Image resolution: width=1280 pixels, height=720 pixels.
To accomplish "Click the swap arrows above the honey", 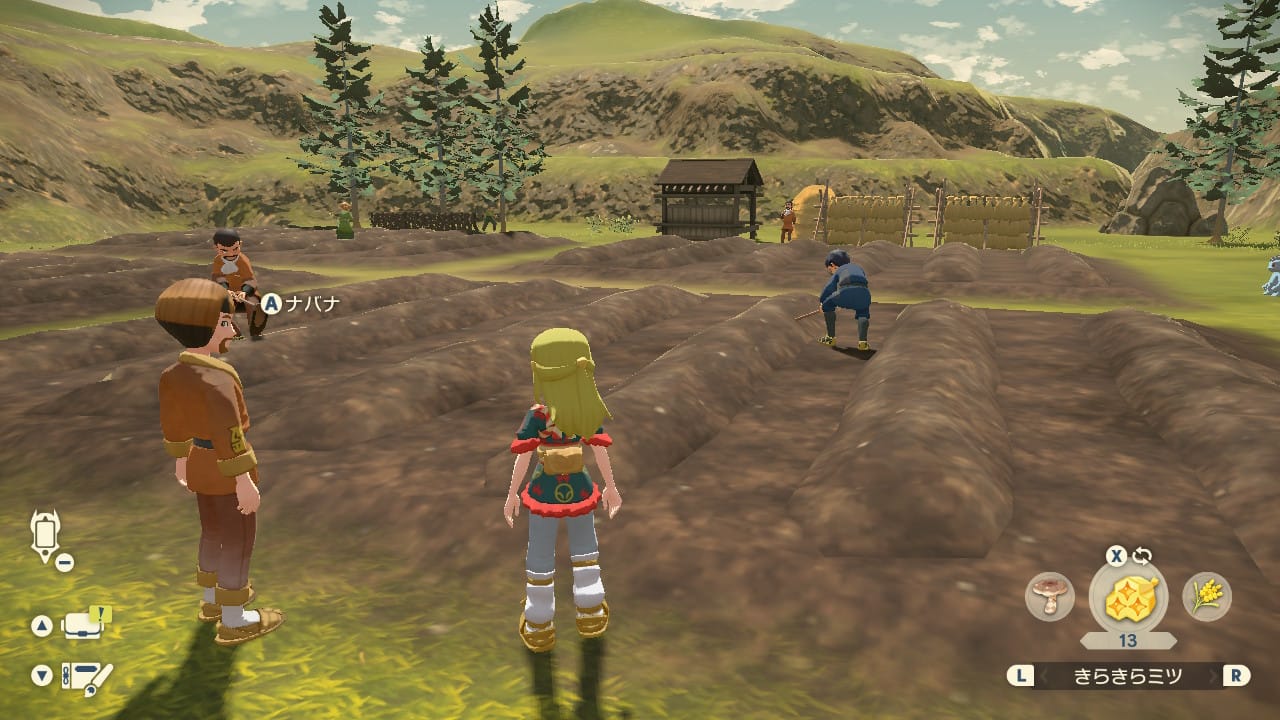I will pos(1141,557).
